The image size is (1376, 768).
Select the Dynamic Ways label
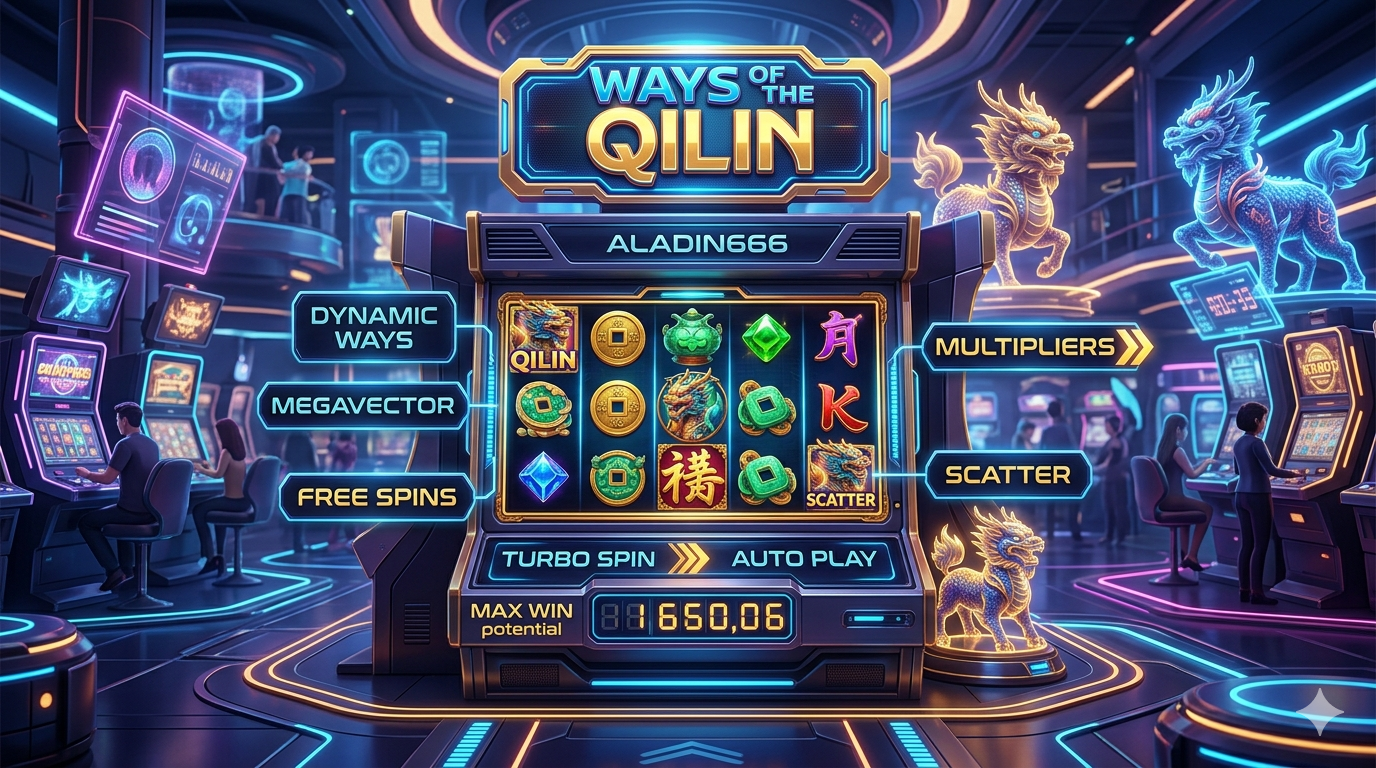375,327
